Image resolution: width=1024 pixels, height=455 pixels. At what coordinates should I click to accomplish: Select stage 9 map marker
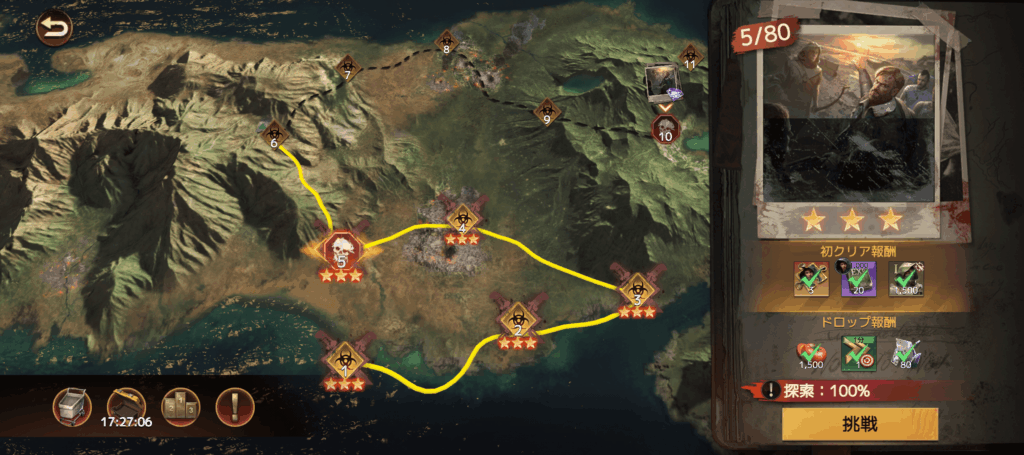pyautogui.click(x=547, y=110)
